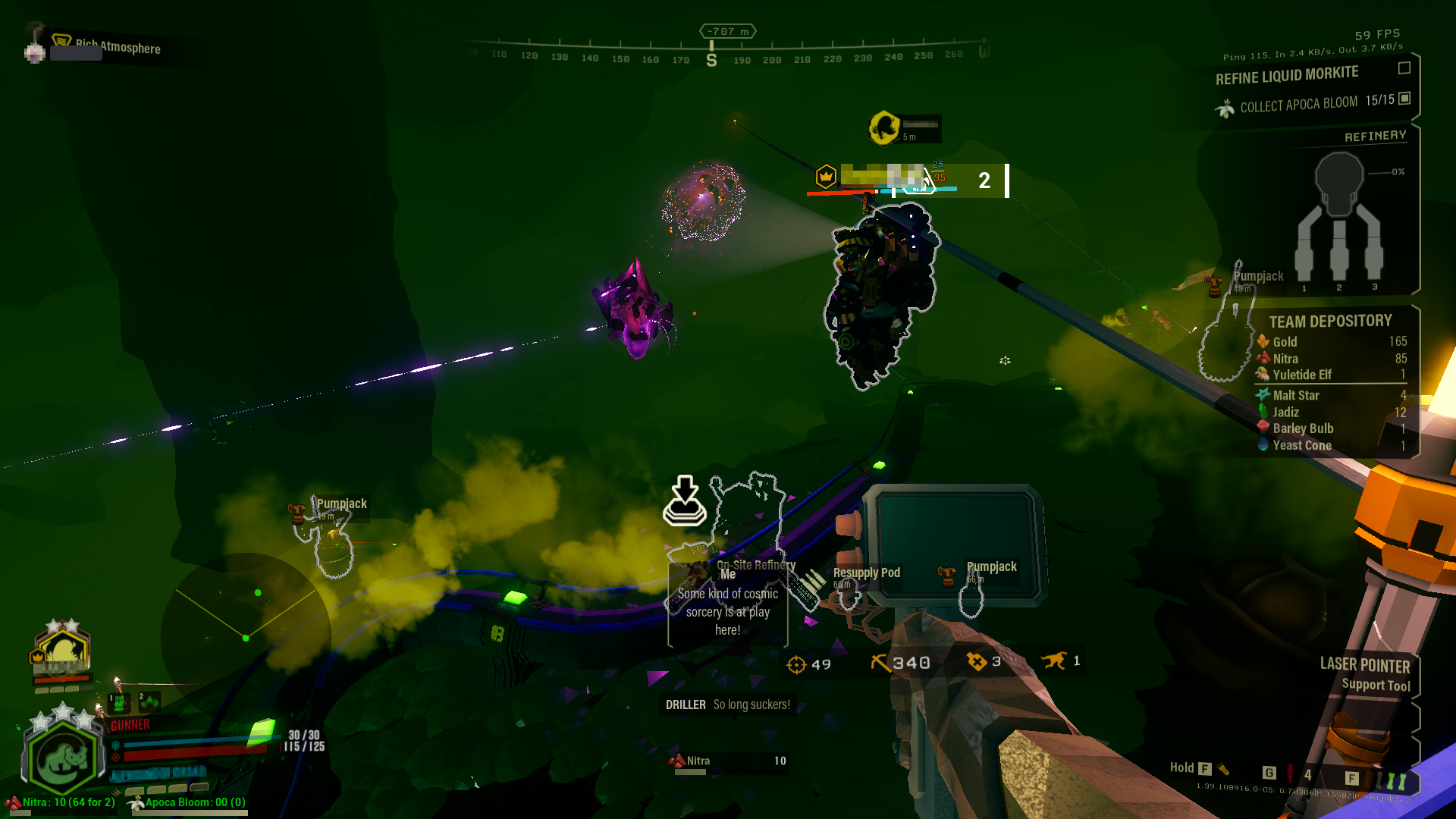Image resolution: width=1456 pixels, height=819 pixels.
Task: Select the Pumpjack marker at 19 m
Action: [x=340, y=504]
